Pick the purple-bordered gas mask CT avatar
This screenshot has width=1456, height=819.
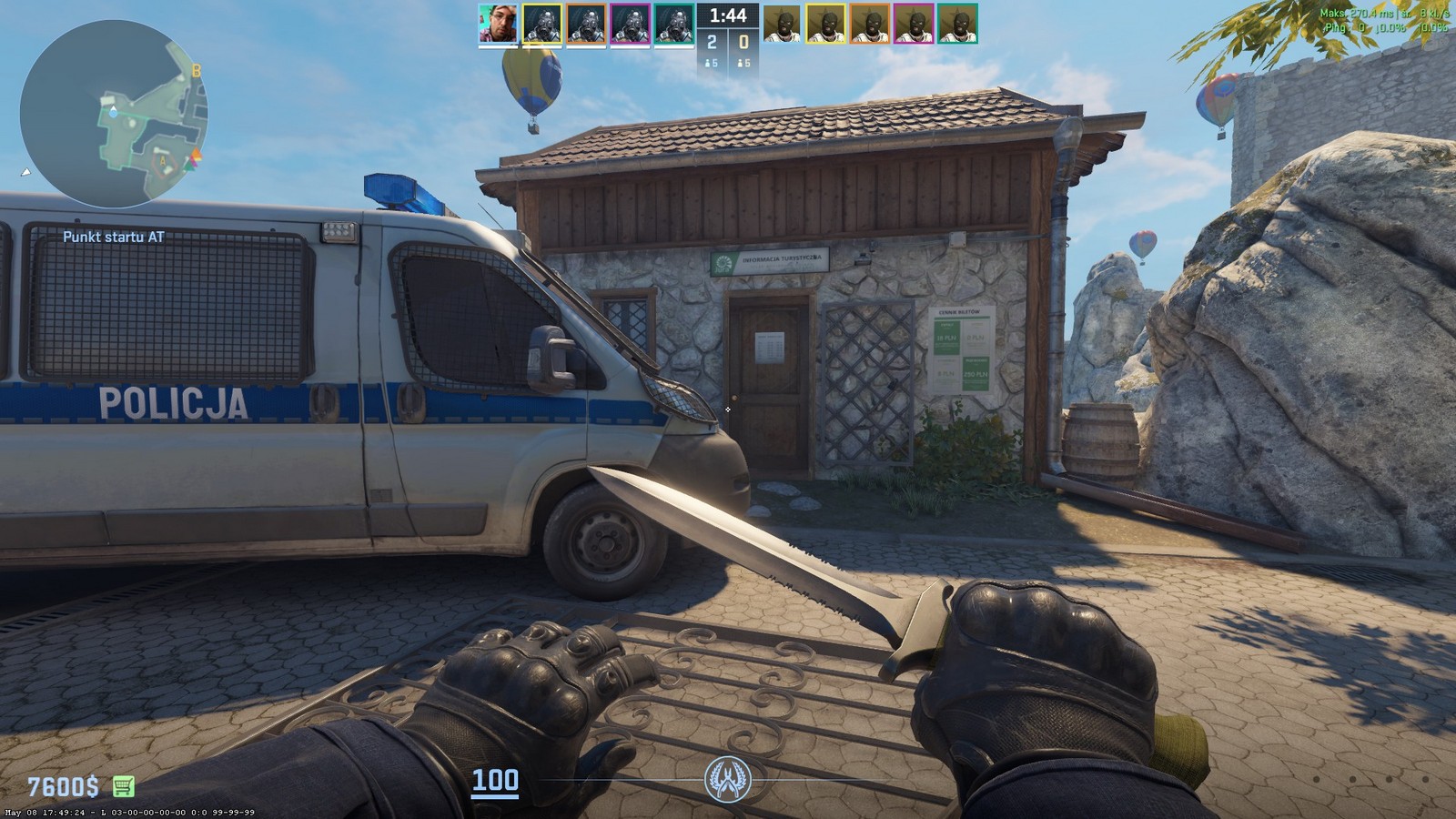(630, 24)
